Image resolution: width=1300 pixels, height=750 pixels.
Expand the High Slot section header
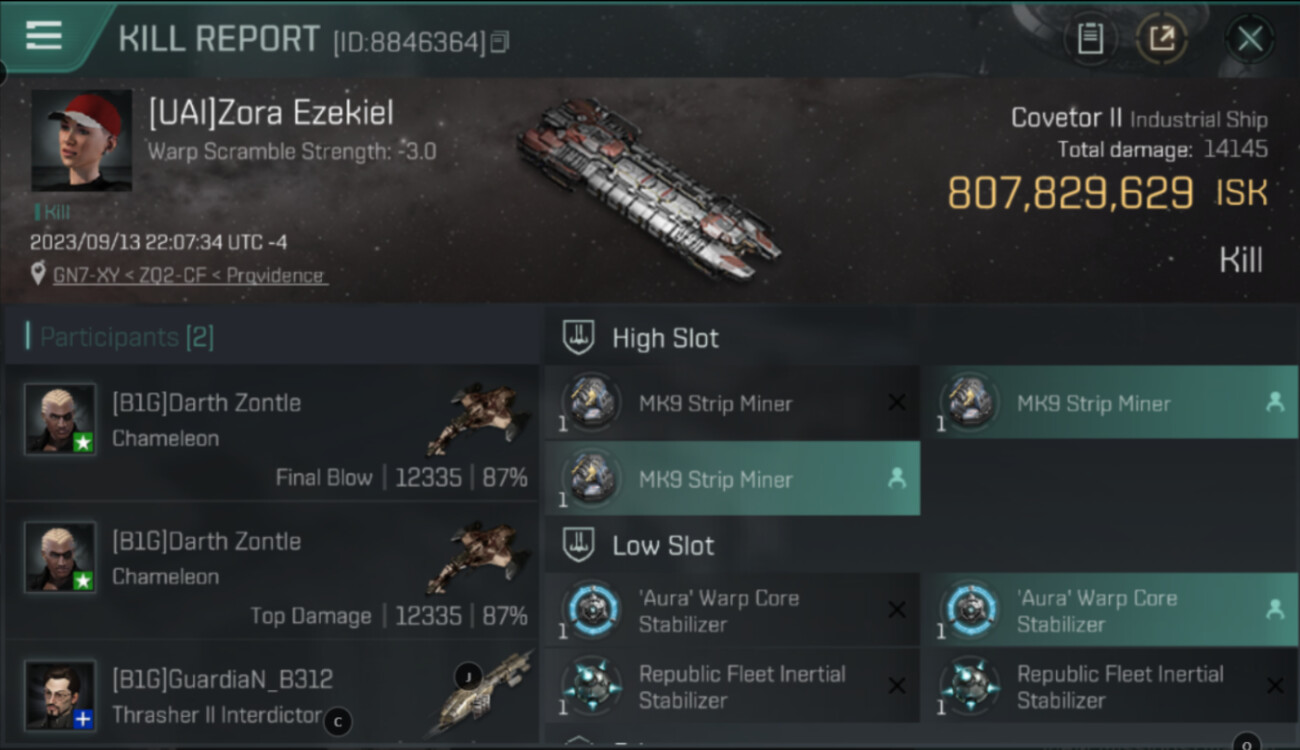point(665,338)
